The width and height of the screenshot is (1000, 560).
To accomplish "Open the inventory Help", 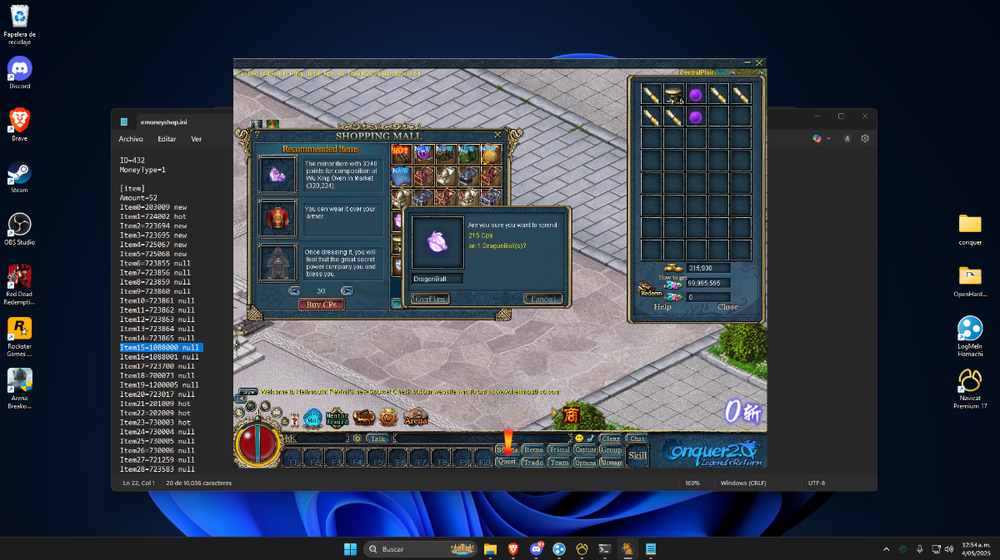I will [x=662, y=307].
